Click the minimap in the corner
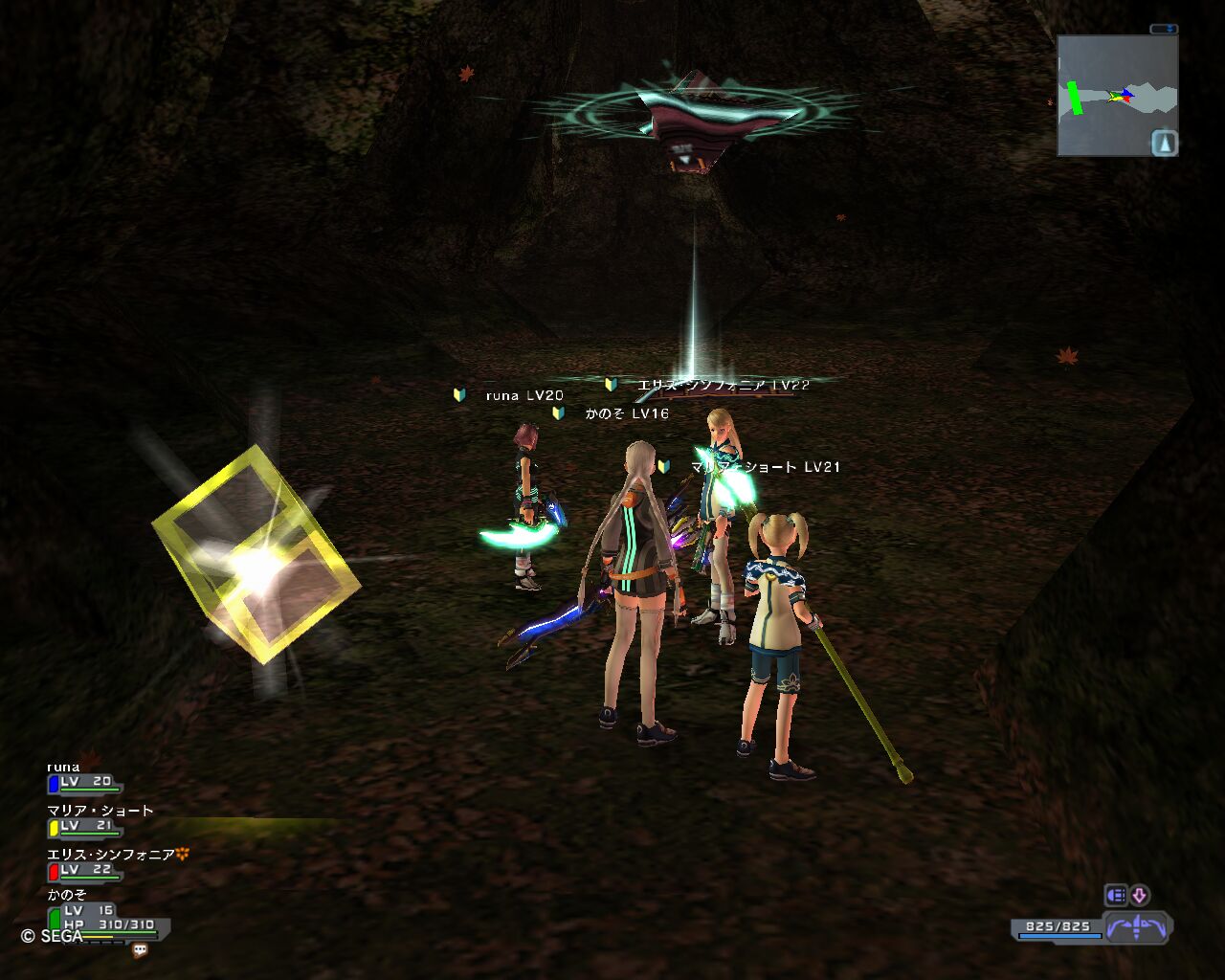1225x980 pixels. [1110, 96]
